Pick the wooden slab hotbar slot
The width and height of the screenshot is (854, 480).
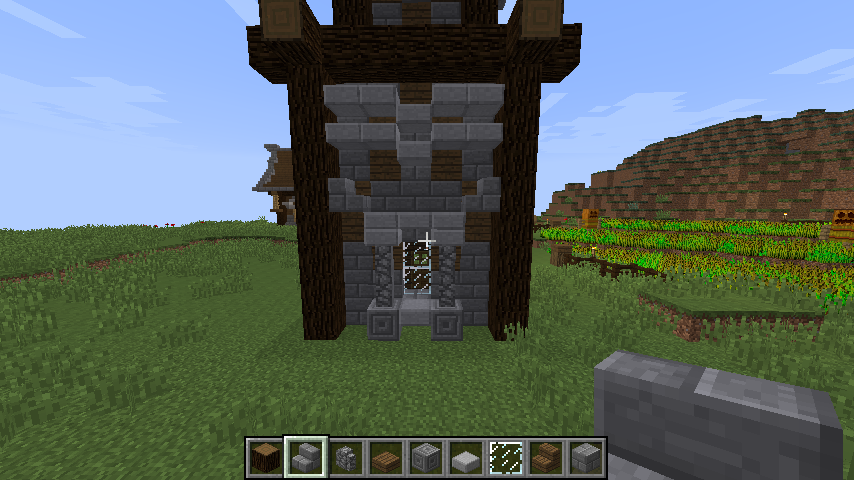click(x=385, y=458)
